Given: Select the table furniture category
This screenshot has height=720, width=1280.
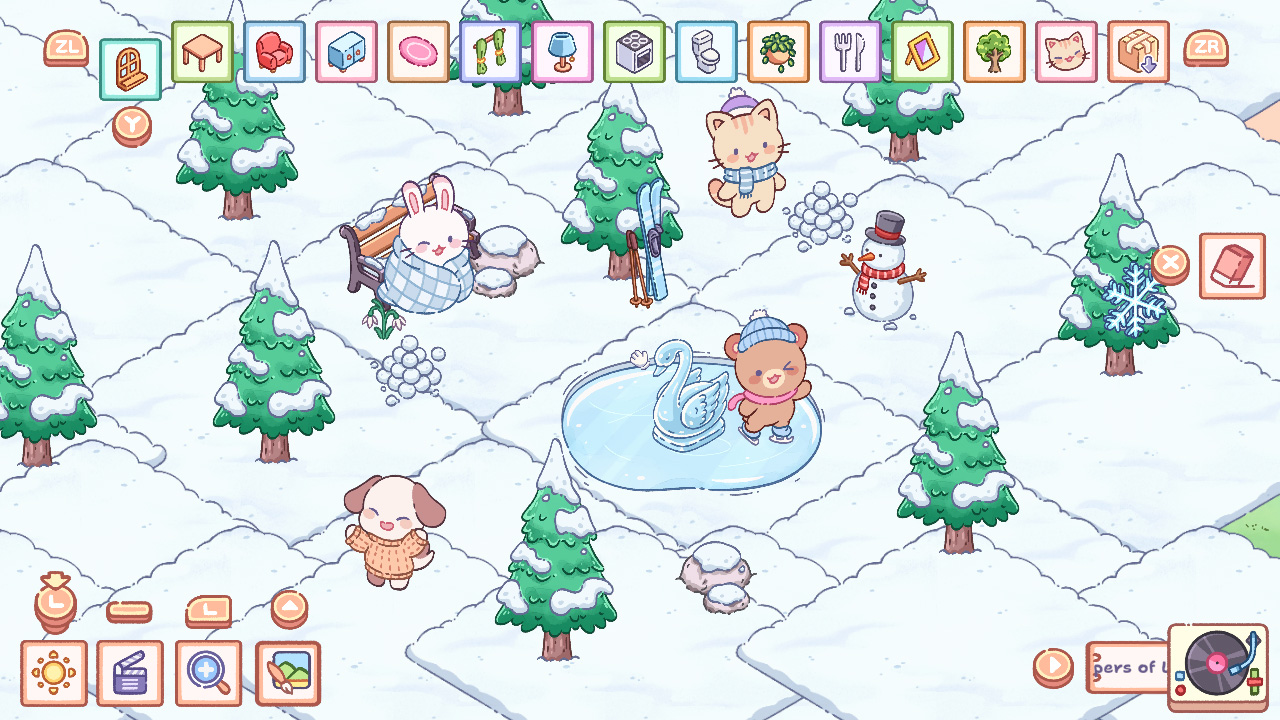Looking at the screenshot, I should 204,55.
